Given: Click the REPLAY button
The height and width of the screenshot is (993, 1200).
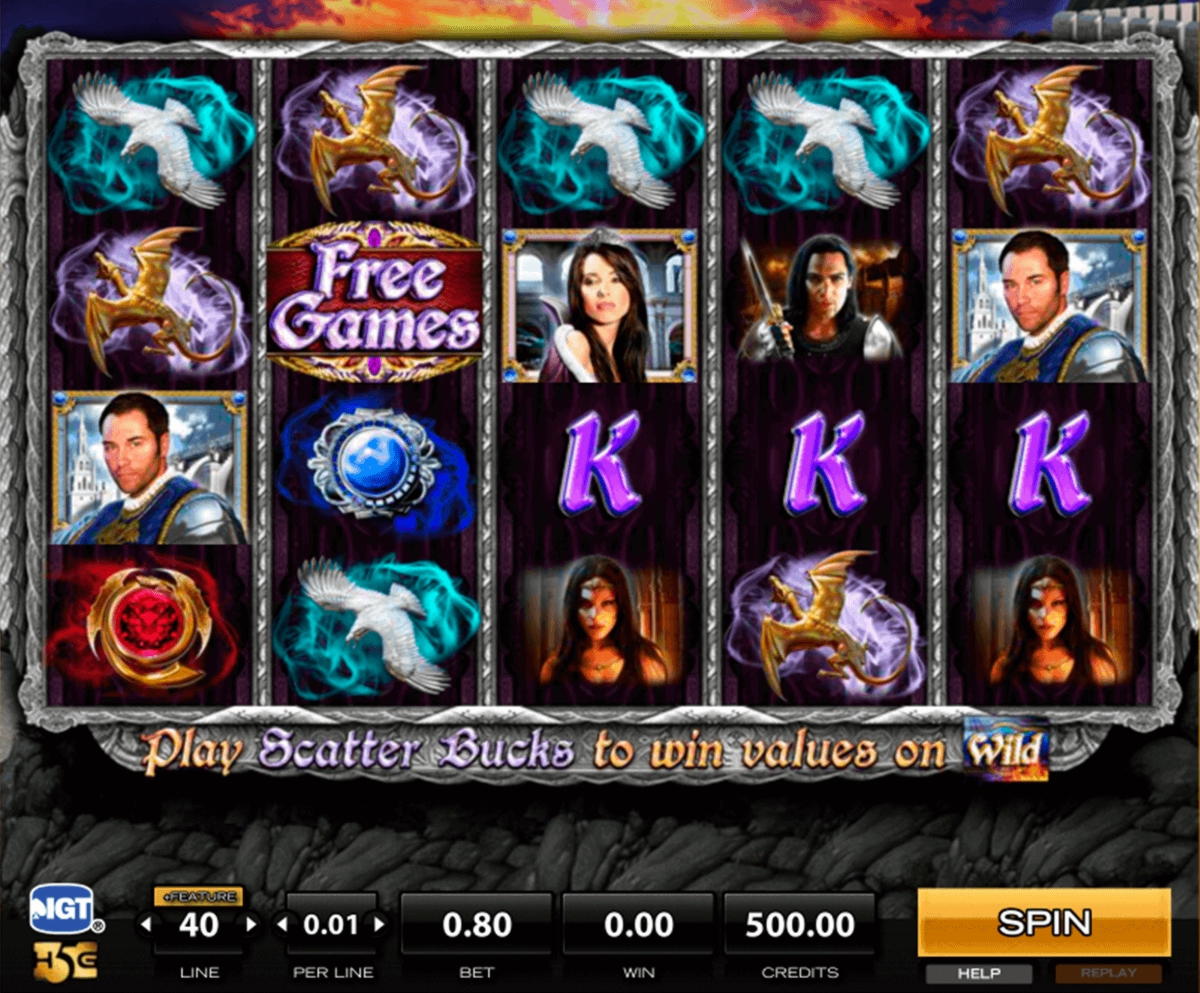Looking at the screenshot, I should 1108,973.
